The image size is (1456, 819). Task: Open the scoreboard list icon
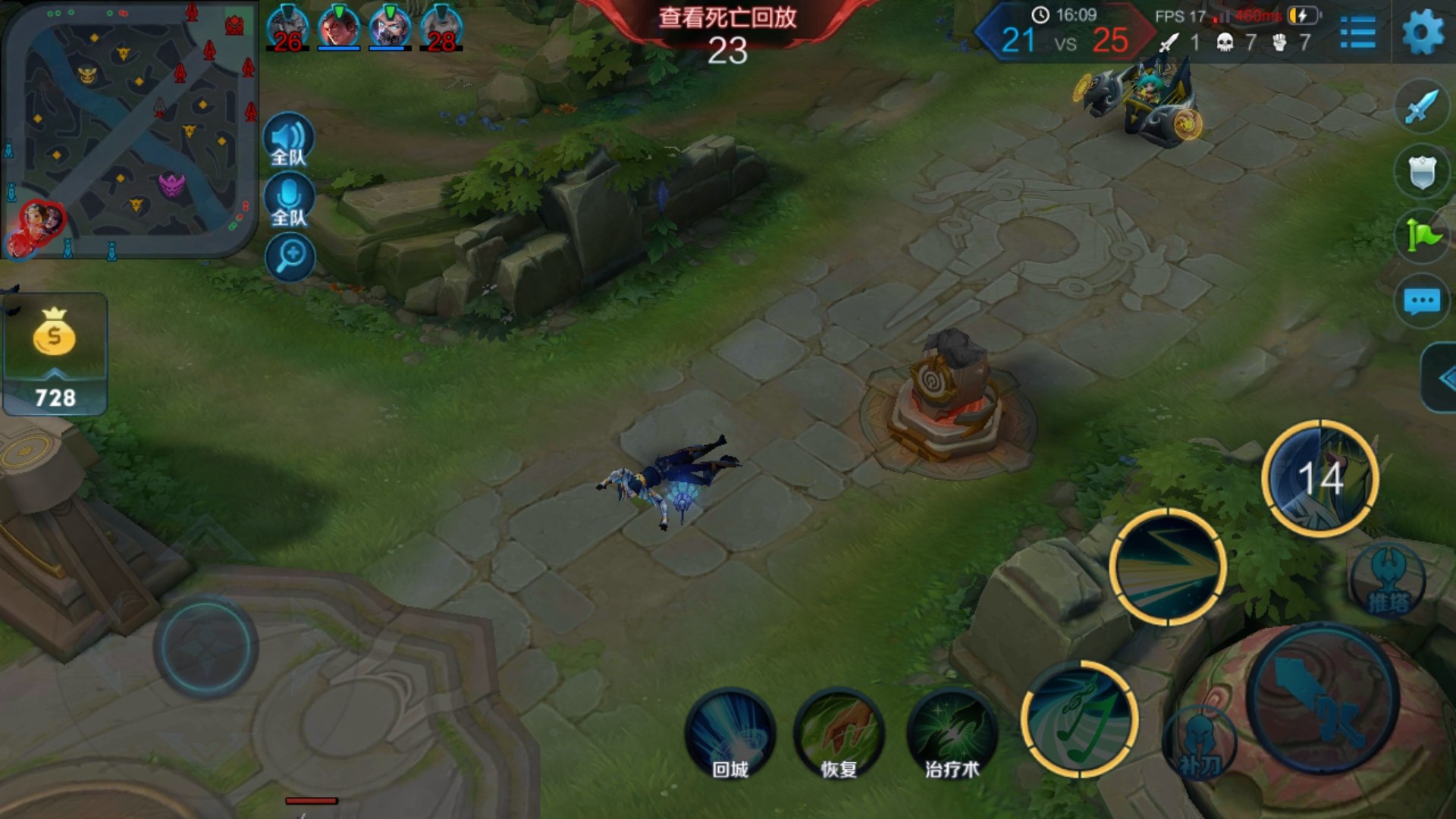click(1357, 33)
